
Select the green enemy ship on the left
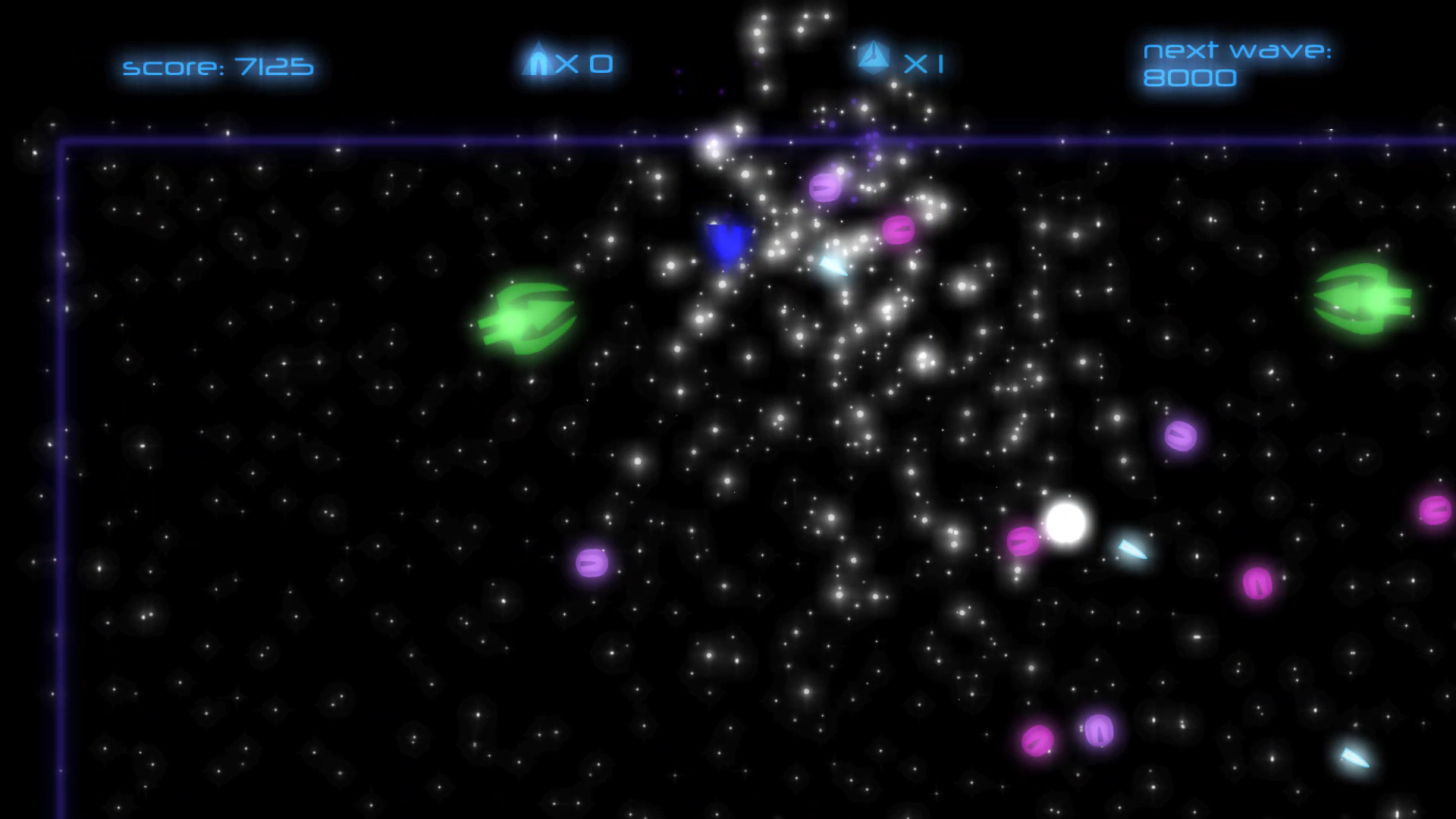click(527, 315)
